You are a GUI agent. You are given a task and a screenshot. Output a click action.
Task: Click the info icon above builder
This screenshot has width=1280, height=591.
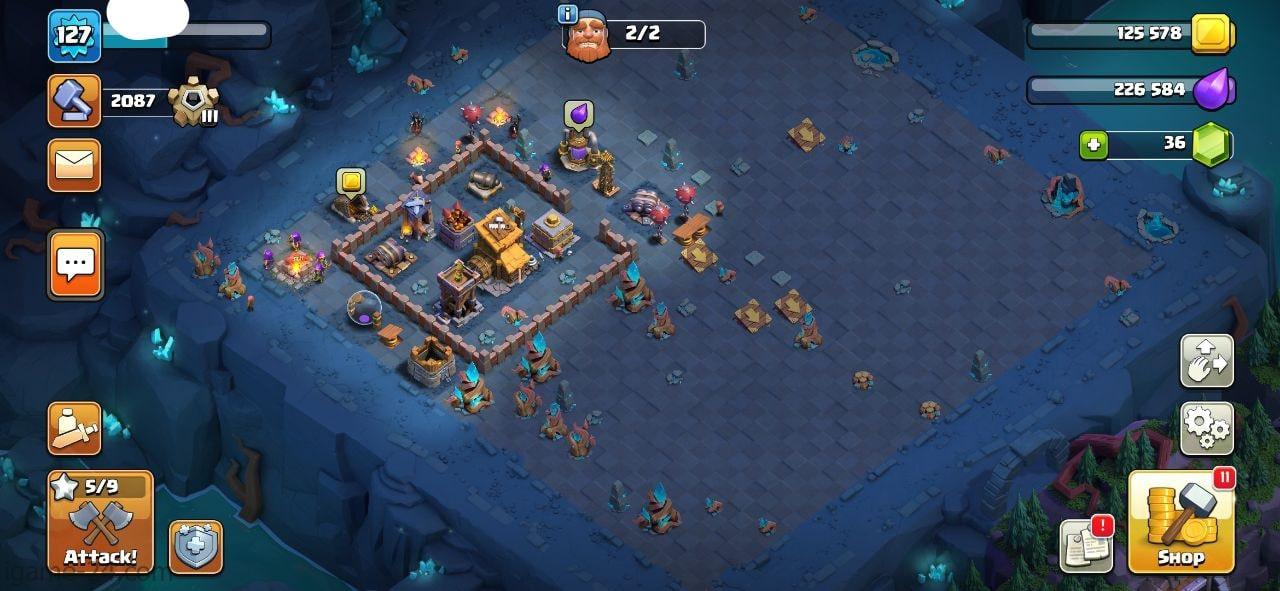(x=568, y=14)
